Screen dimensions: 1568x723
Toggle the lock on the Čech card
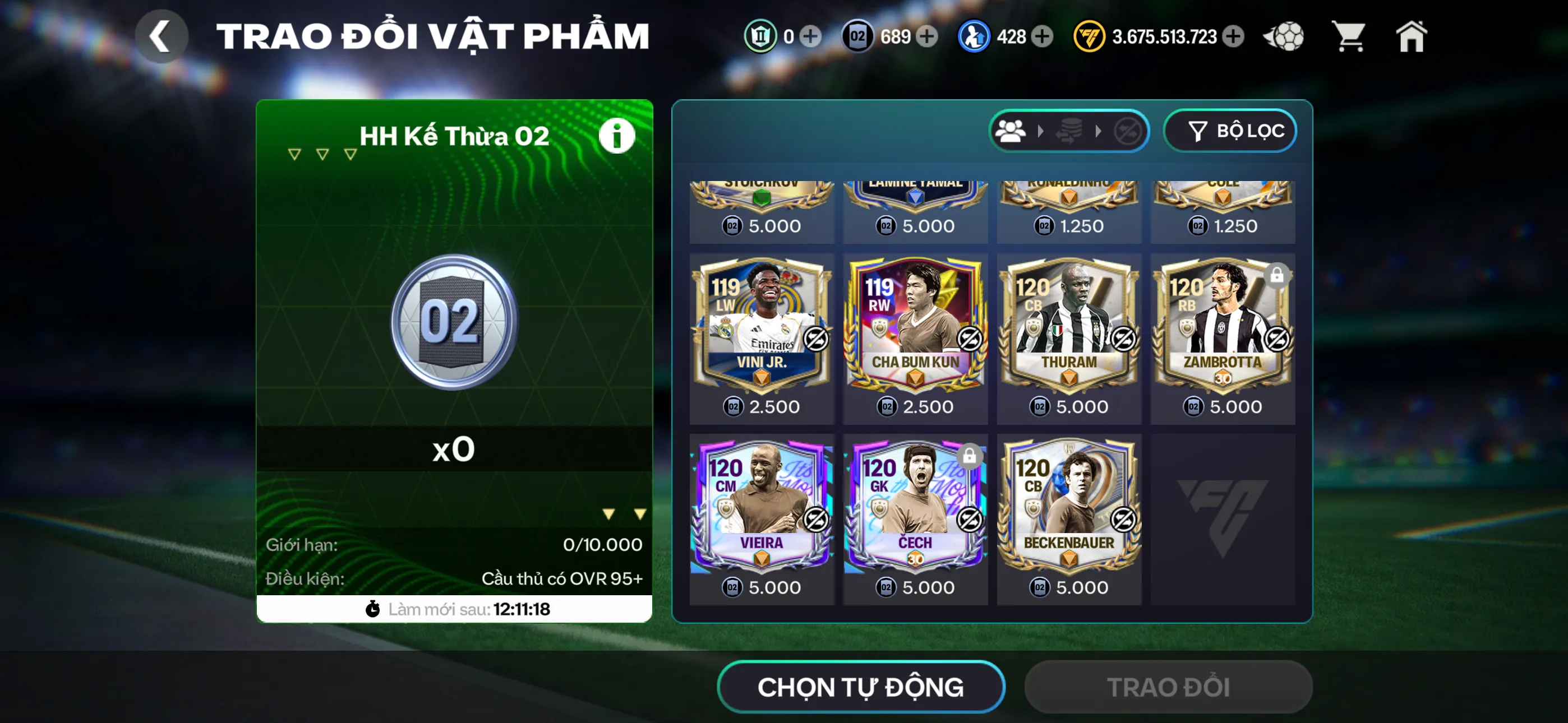click(969, 455)
